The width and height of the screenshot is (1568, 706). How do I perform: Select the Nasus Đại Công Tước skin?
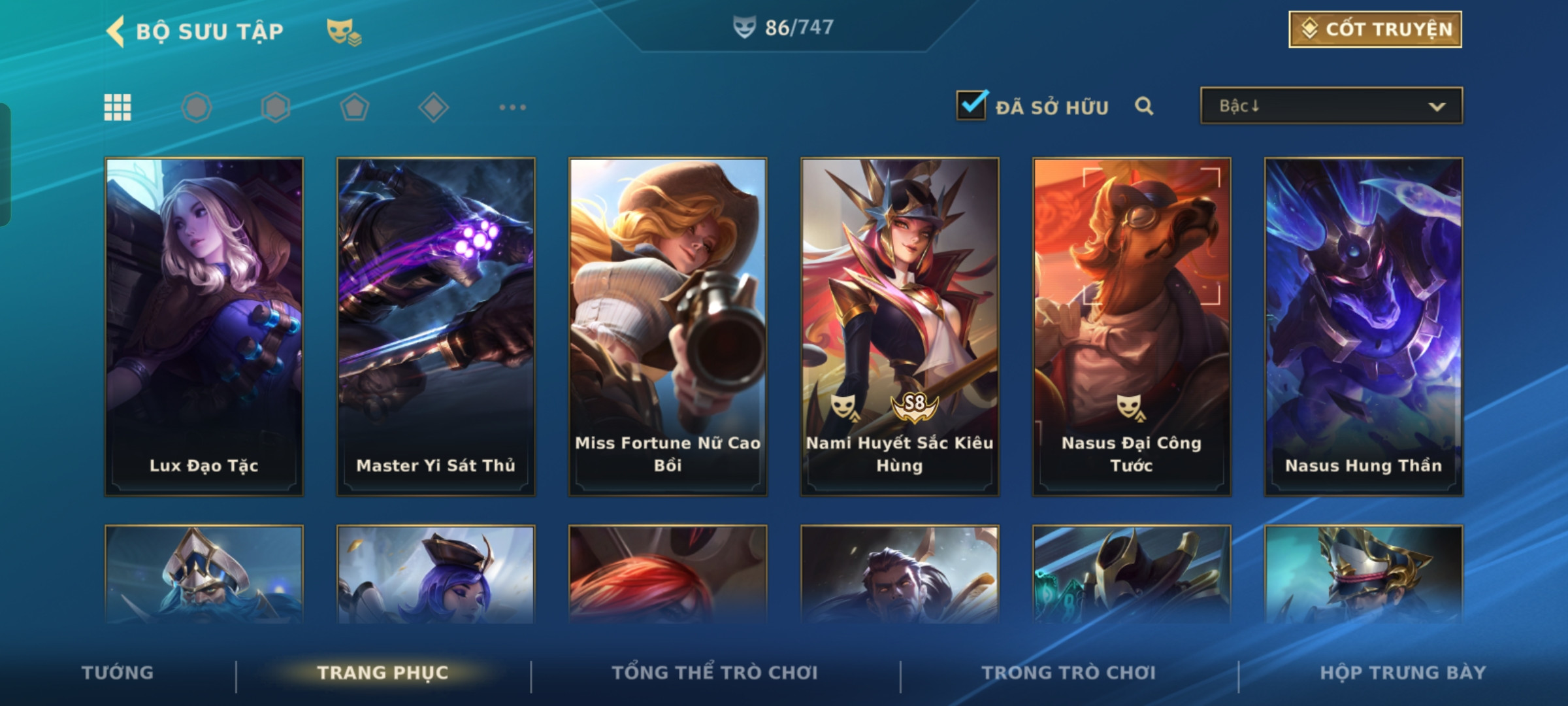pos(1132,326)
